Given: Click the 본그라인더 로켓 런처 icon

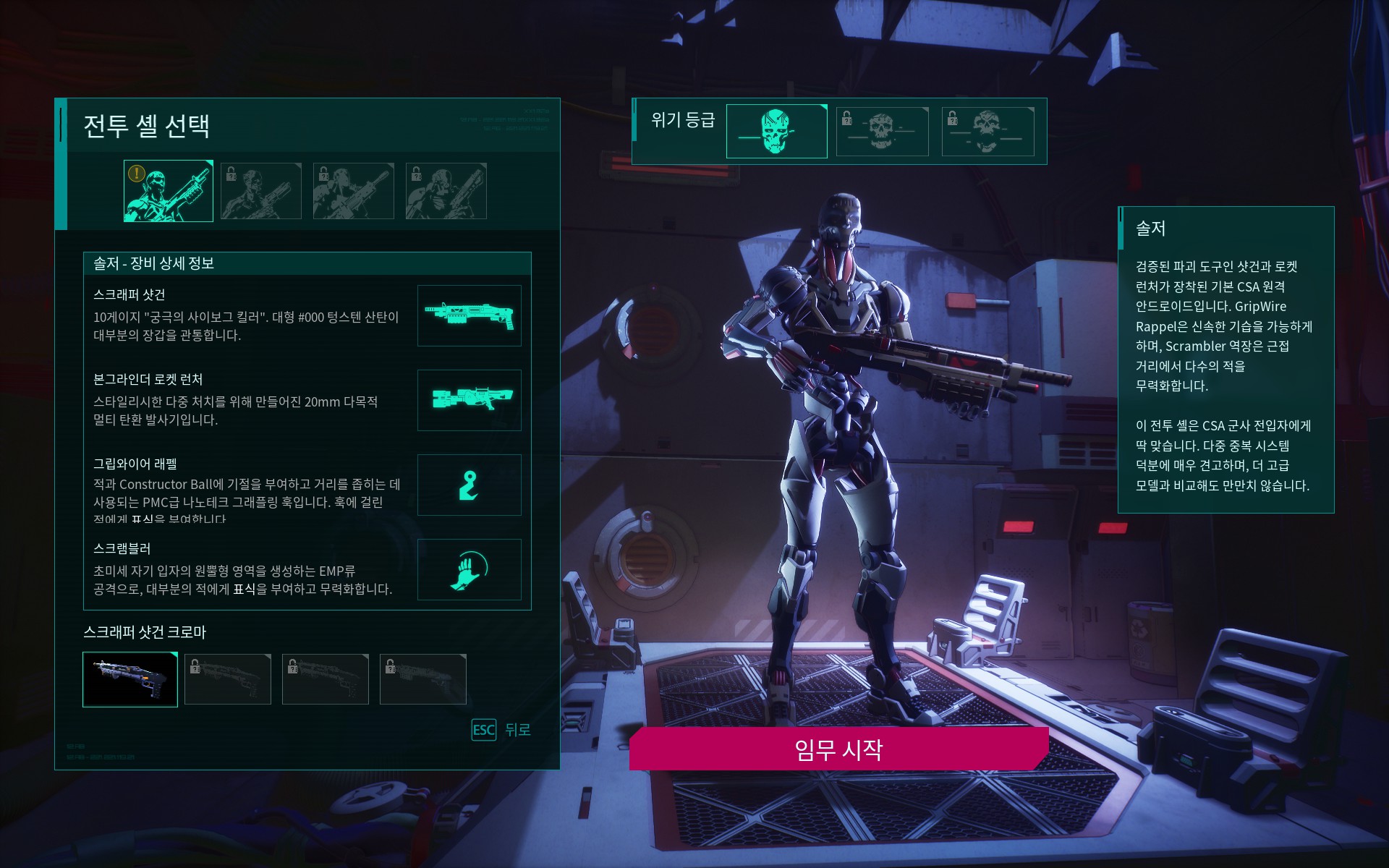Looking at the screenshot, I should coord(469,400).
